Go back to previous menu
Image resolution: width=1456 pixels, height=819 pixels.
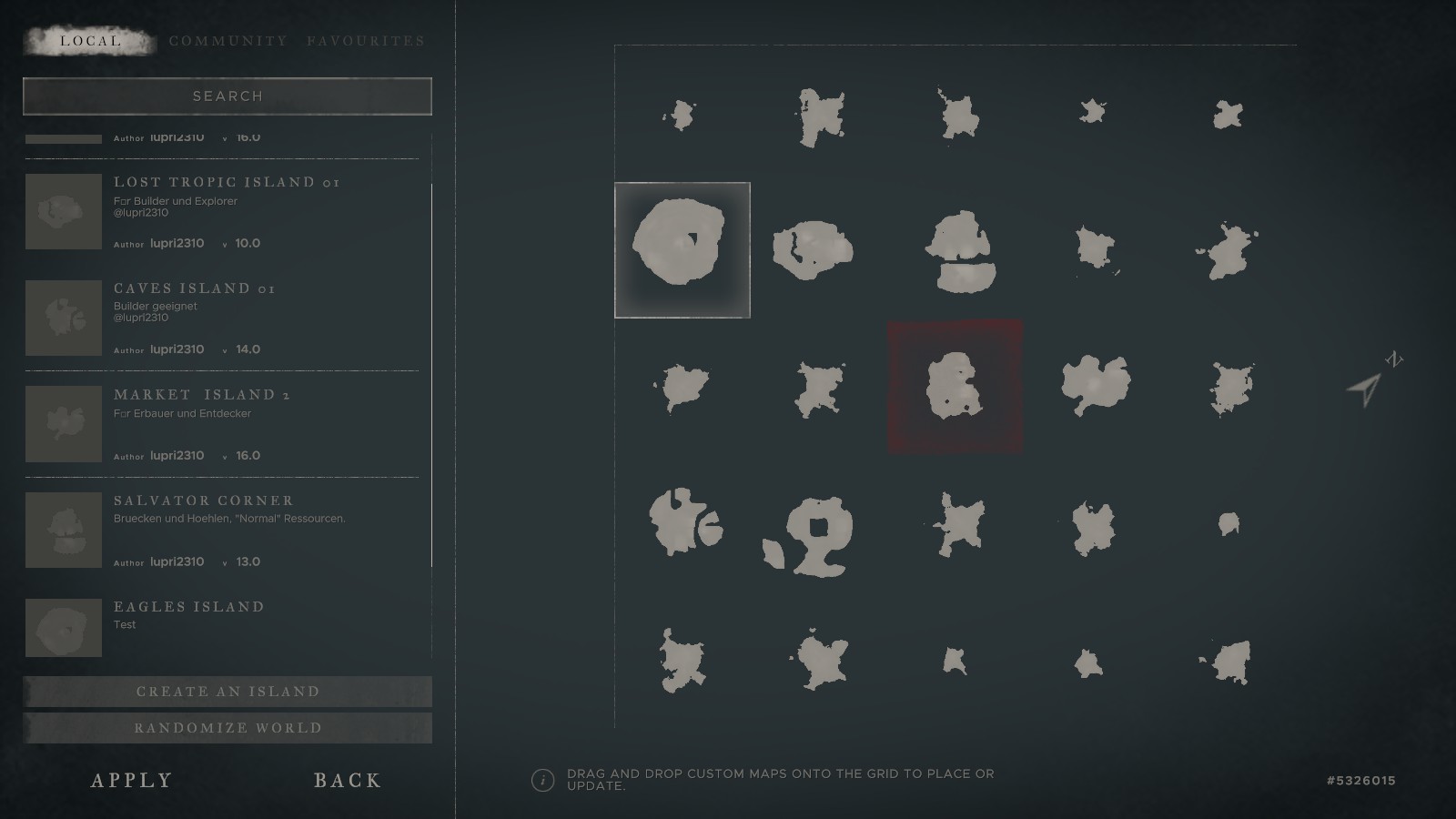pyautogui.click(x=348, y=780)
